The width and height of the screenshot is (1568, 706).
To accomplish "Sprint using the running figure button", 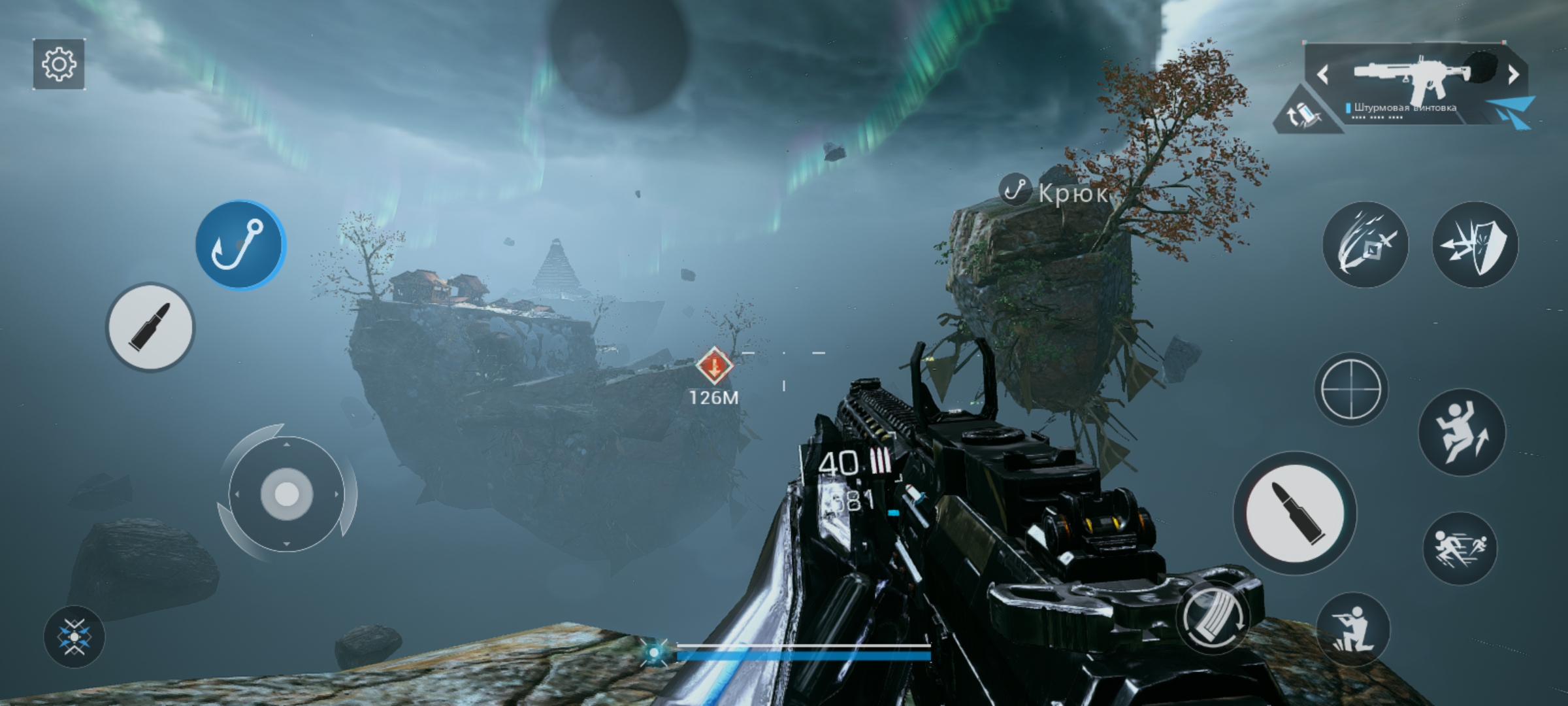I will pyautogui.click(x=1460, y=548).
